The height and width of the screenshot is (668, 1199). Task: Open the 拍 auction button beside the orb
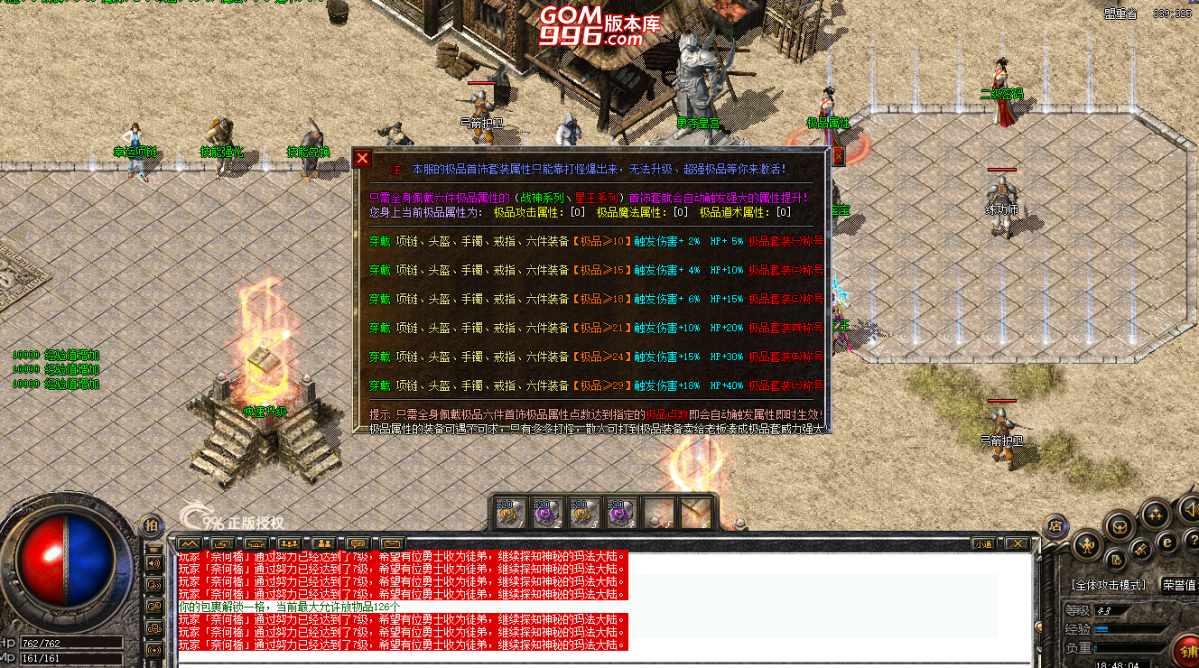pyautogui.click(x=151, y=524)
